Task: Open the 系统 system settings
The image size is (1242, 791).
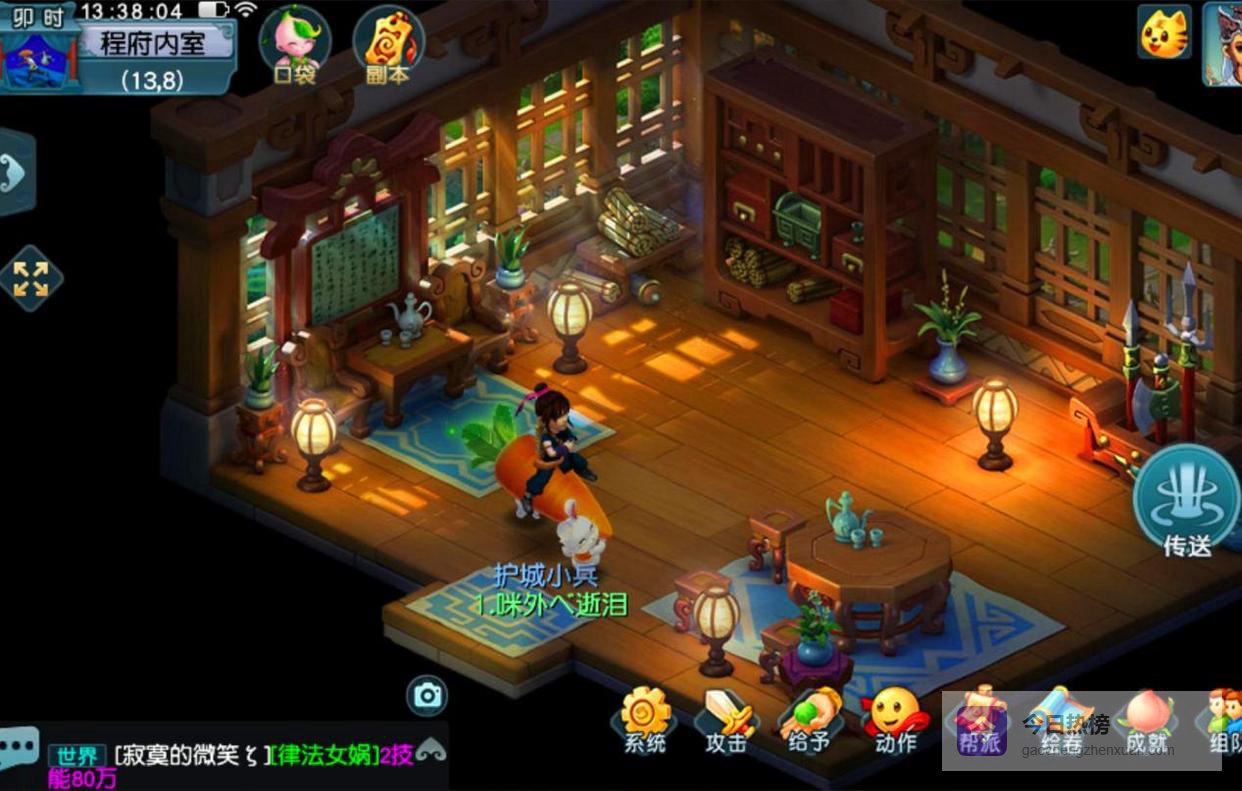Action: pos(645,718)
